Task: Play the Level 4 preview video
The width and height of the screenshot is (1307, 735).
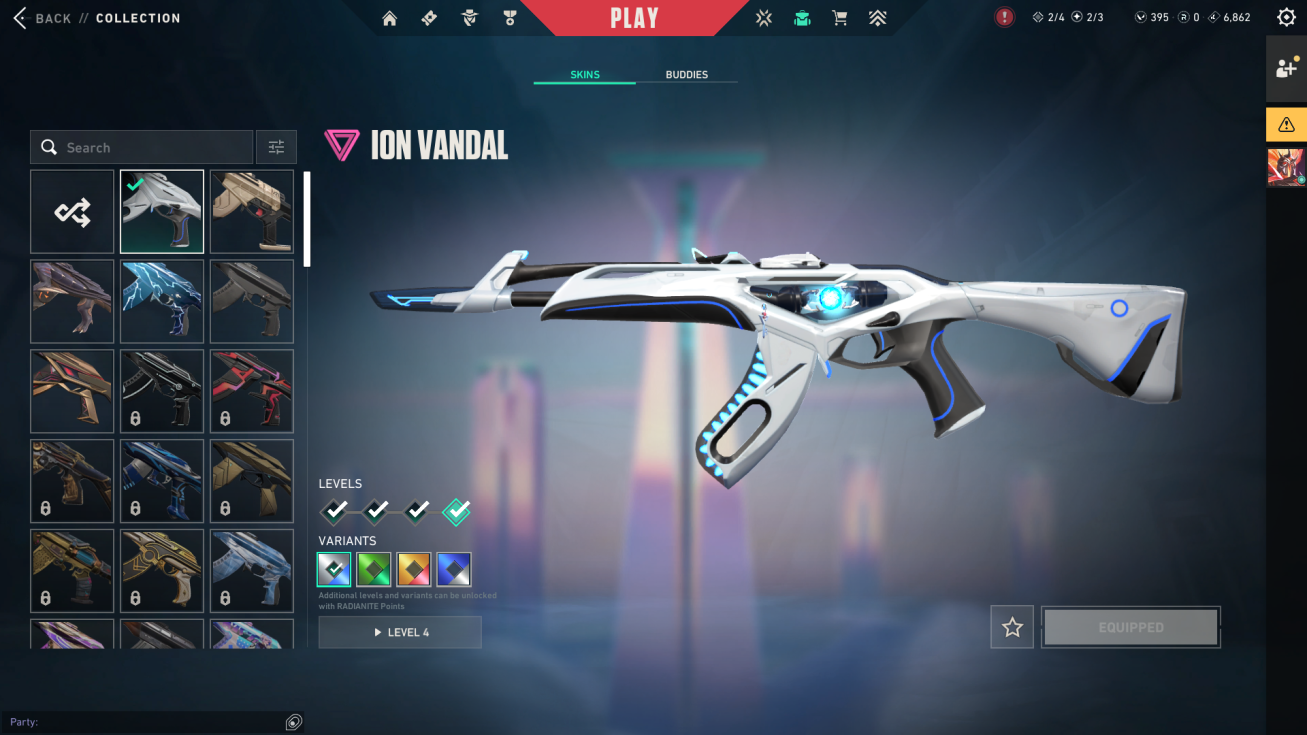Action: point(400,632)
